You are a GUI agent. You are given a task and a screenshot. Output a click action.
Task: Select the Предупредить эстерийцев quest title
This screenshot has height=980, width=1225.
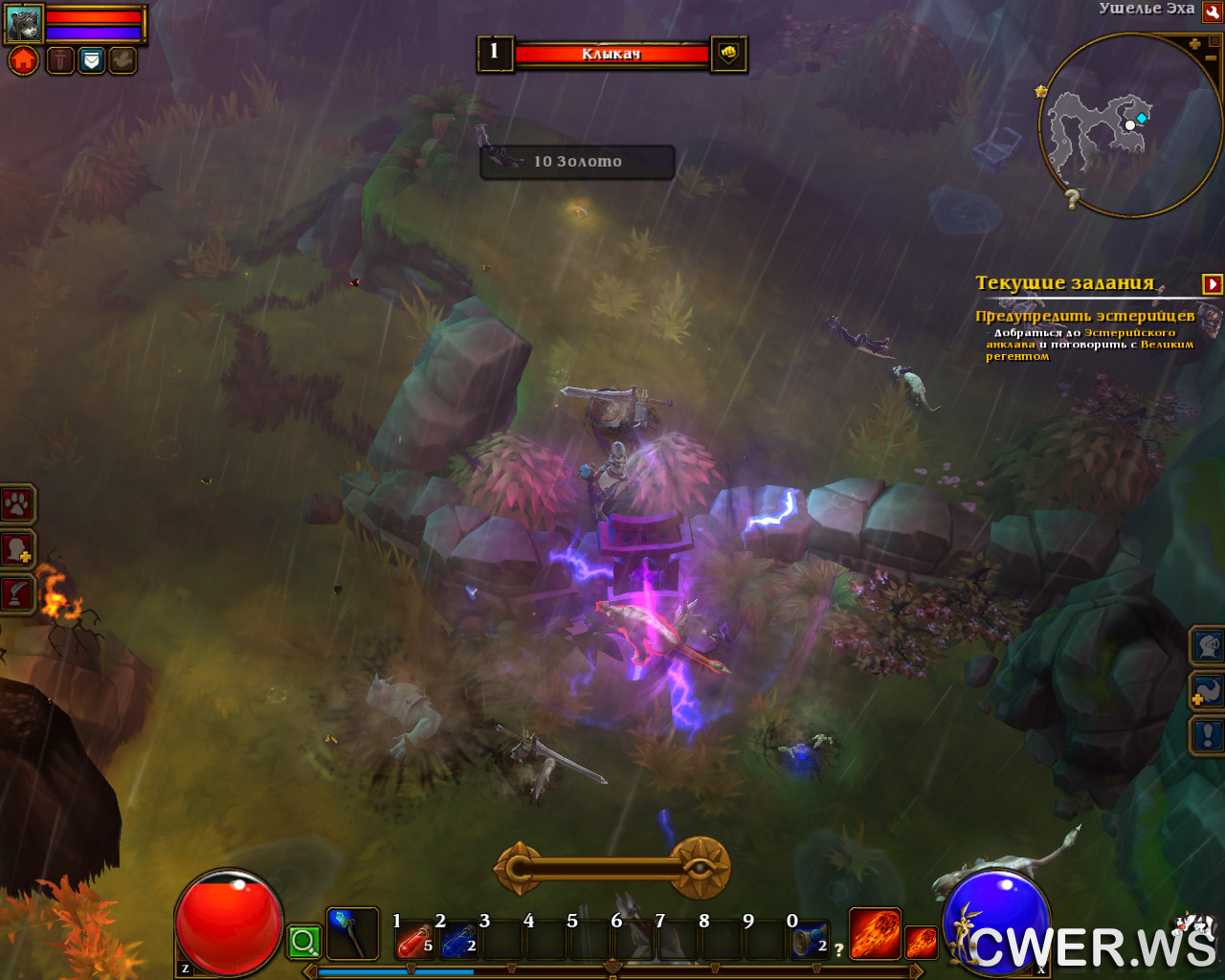click(x=1084, y=316)
